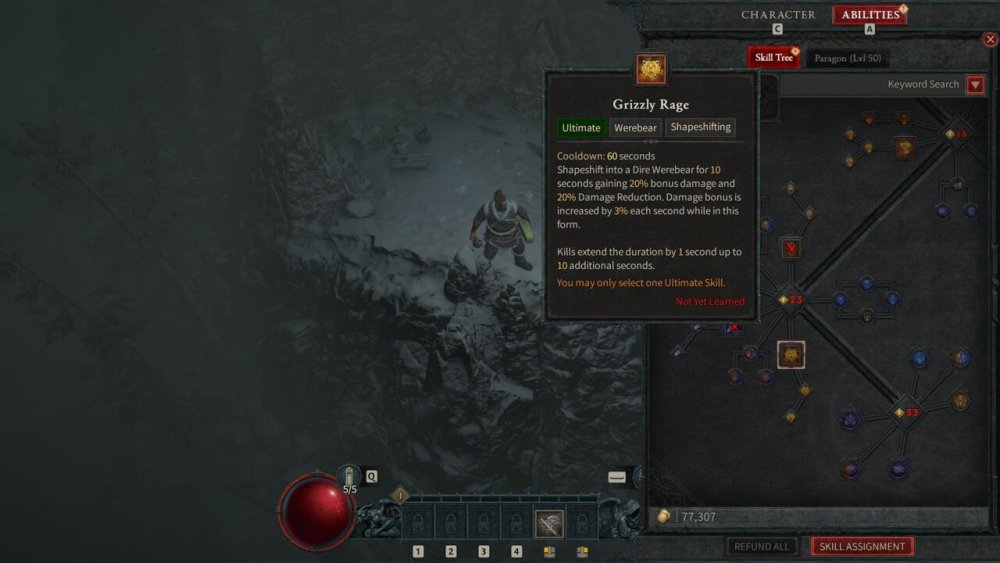Choose the skill tree hub node showing 23
Viewport: 1000px width, 563px height.
[789, 299]
